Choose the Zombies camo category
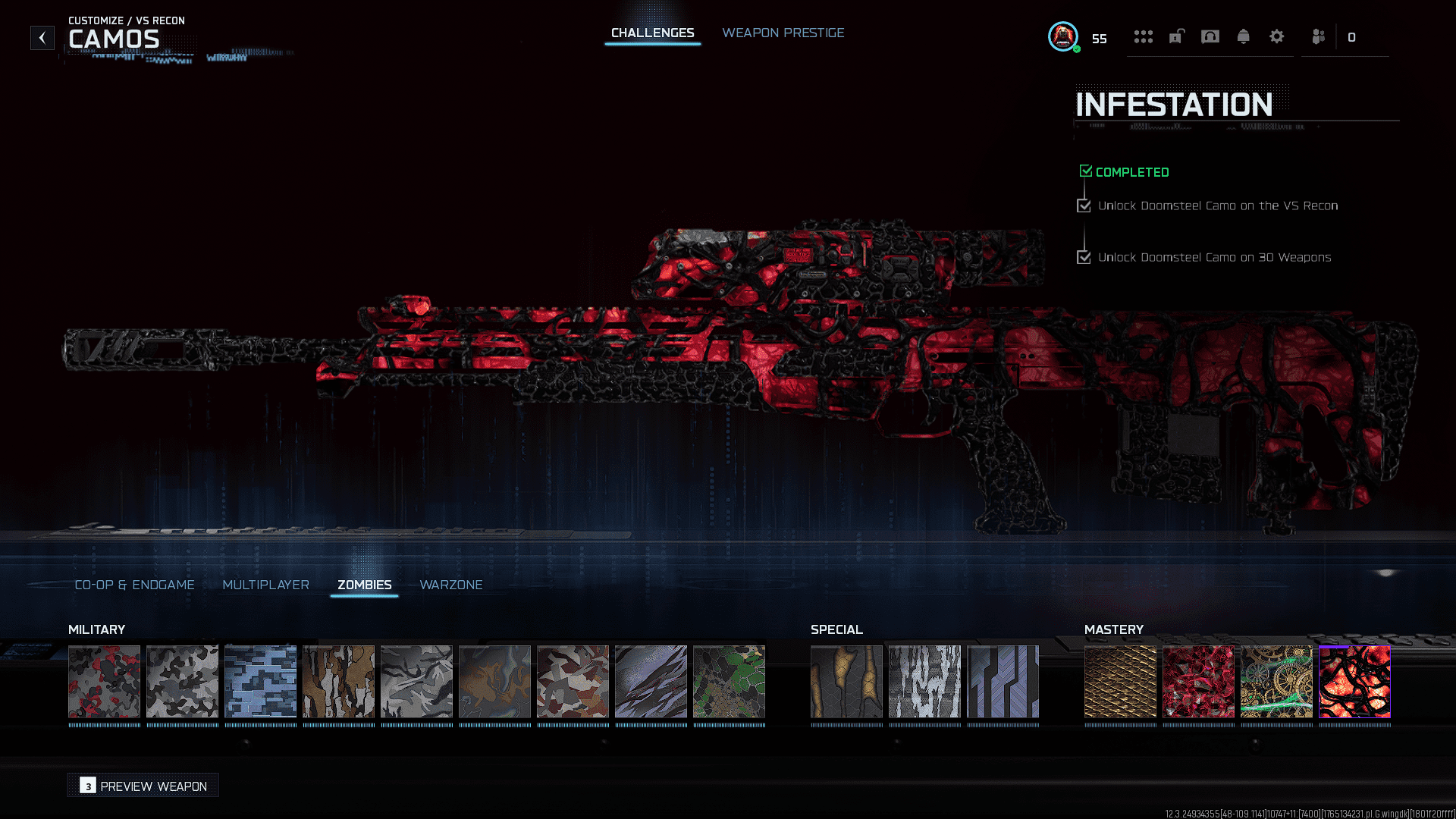Image resolution: width=1456 pixels, height=819 pixels. coord(364,585)
